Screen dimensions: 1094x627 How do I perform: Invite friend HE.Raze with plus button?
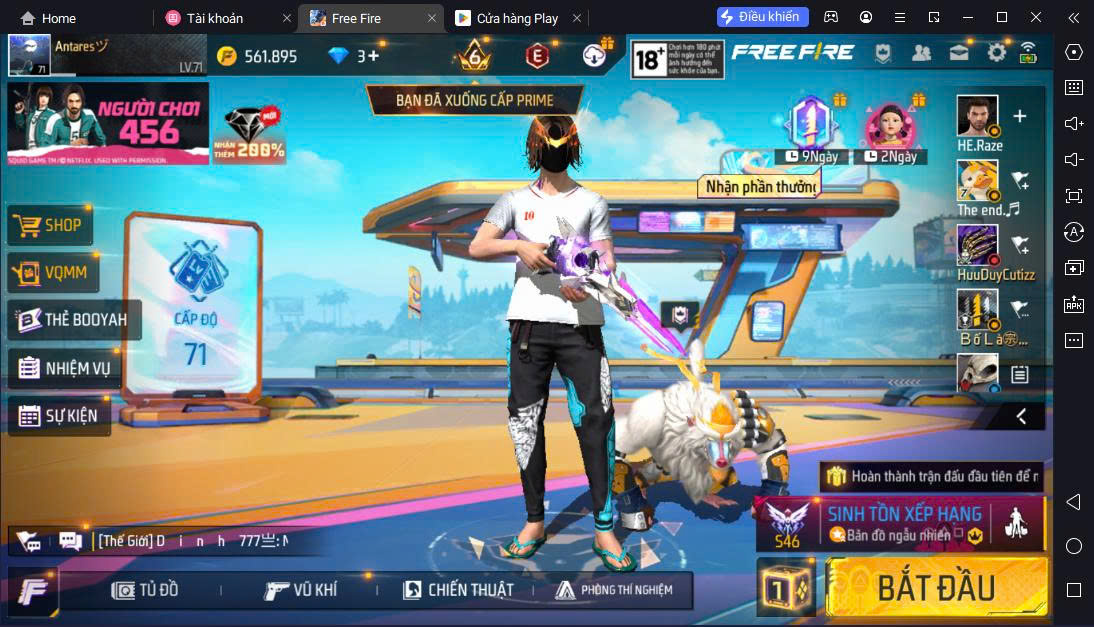[1020, 116]
